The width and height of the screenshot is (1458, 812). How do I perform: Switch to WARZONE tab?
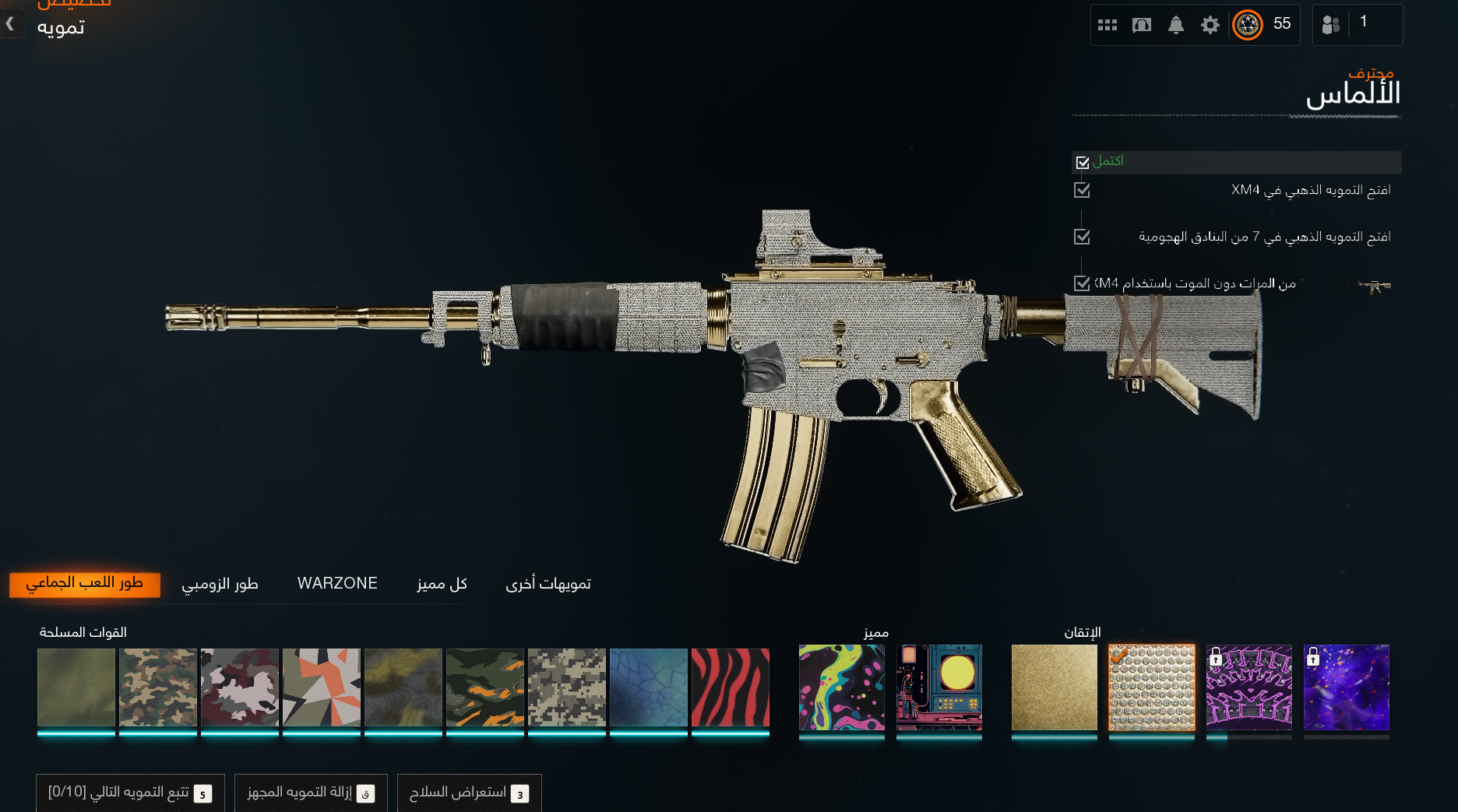[337, 584]
